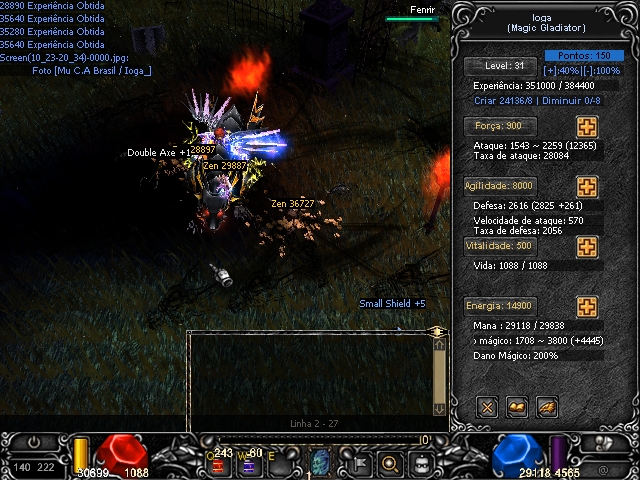The image size is (640, 480).
Task: Add a point to Força
Action: point(587,127)
